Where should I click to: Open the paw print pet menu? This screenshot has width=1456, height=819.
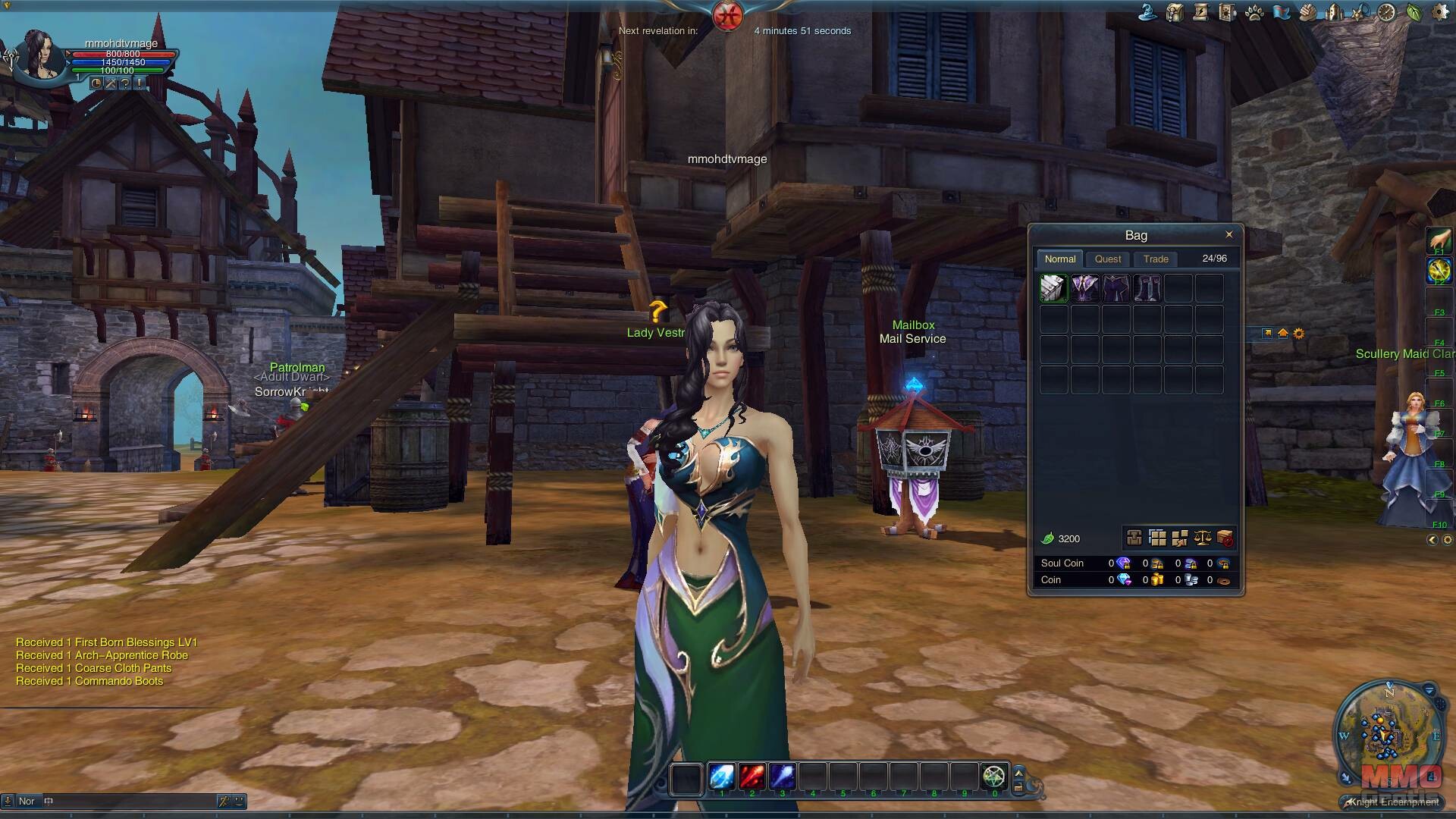pos(1254,12)
